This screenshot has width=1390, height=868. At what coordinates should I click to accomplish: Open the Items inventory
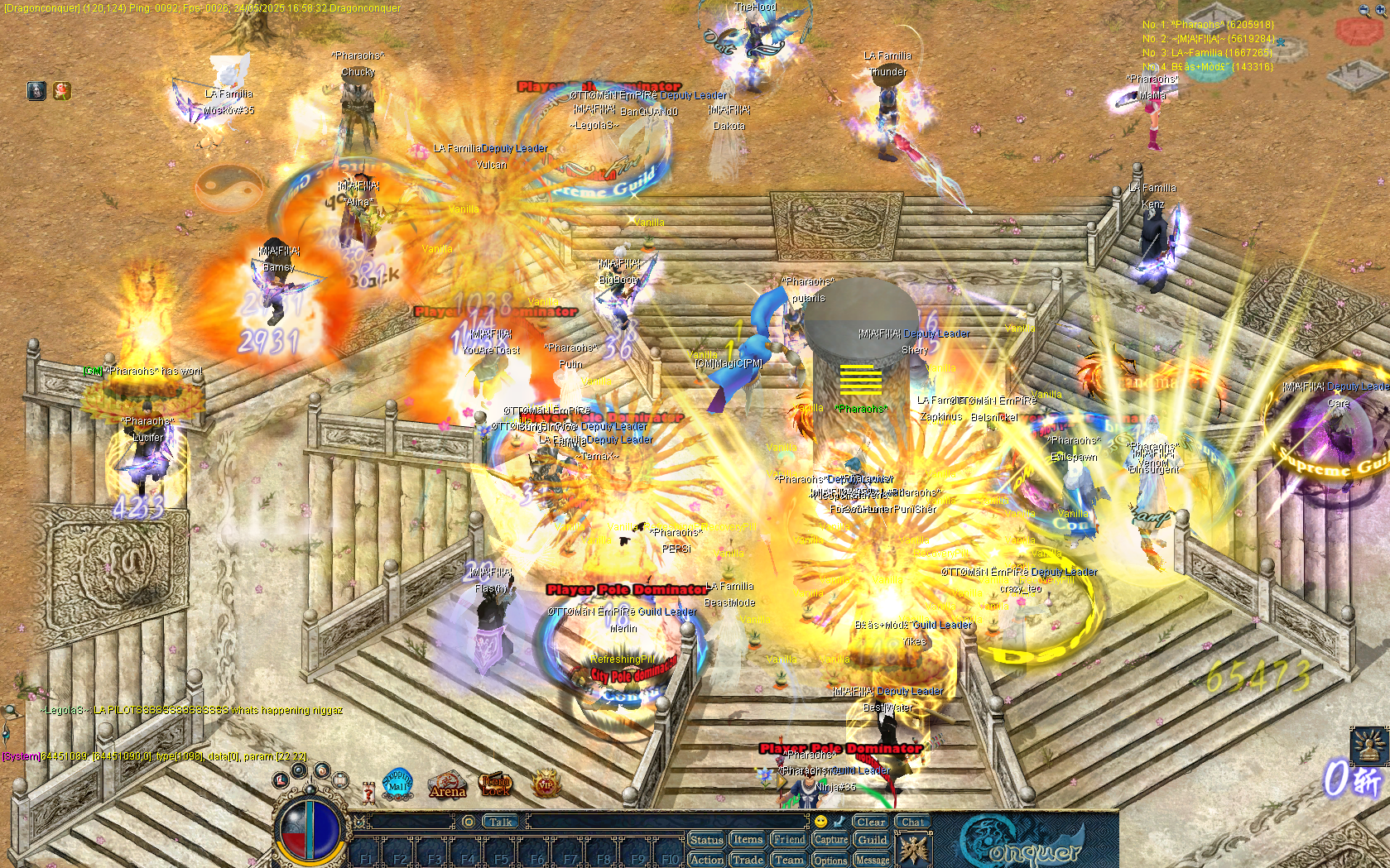tap(748, 840)
